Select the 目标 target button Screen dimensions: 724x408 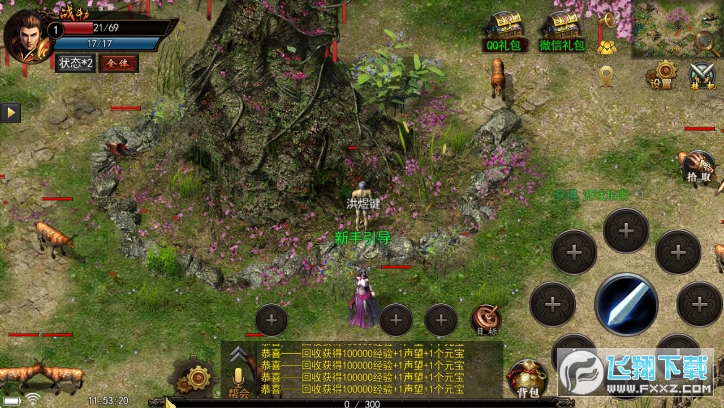486,319
